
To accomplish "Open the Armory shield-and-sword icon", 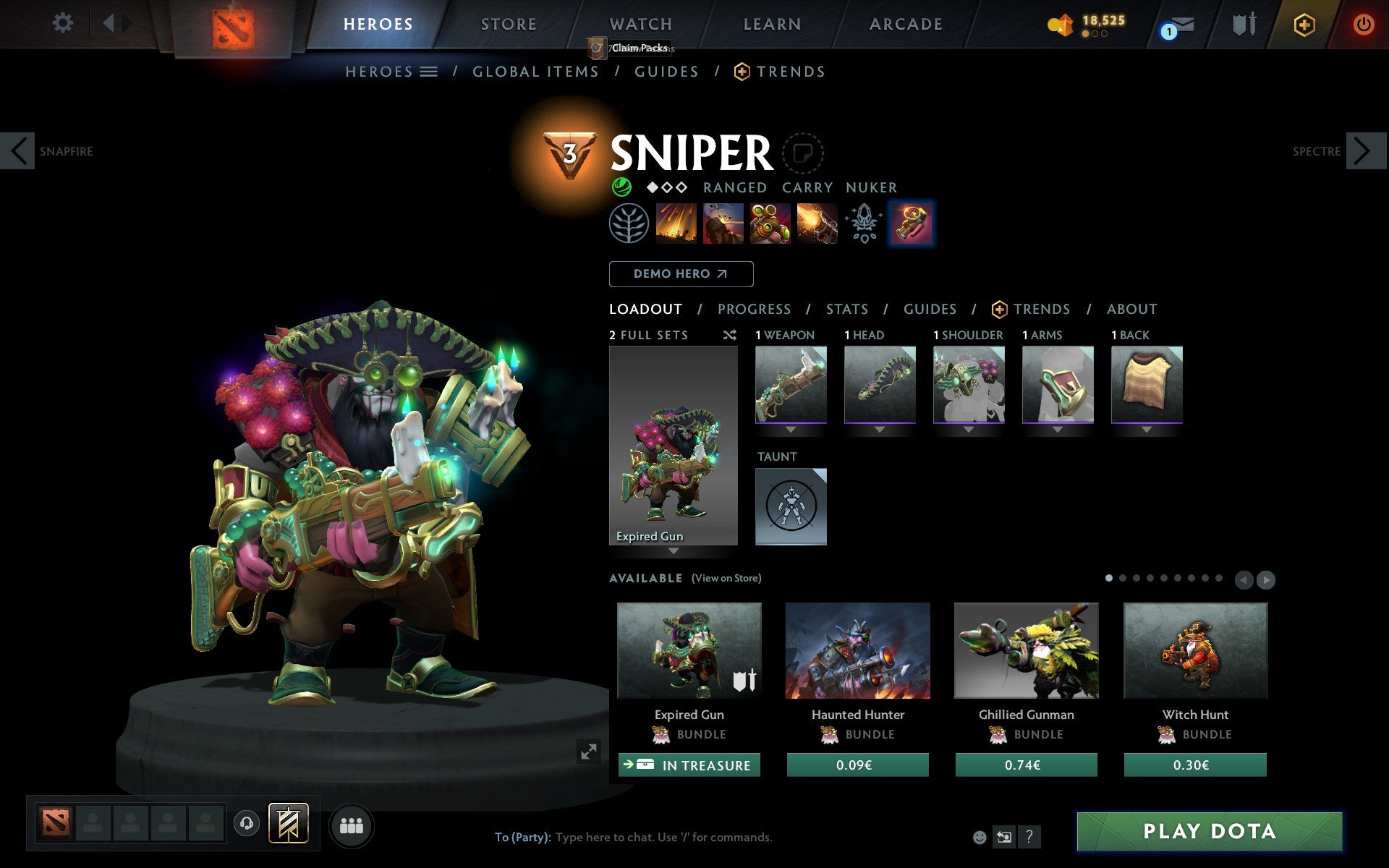I will point(1244,24).
